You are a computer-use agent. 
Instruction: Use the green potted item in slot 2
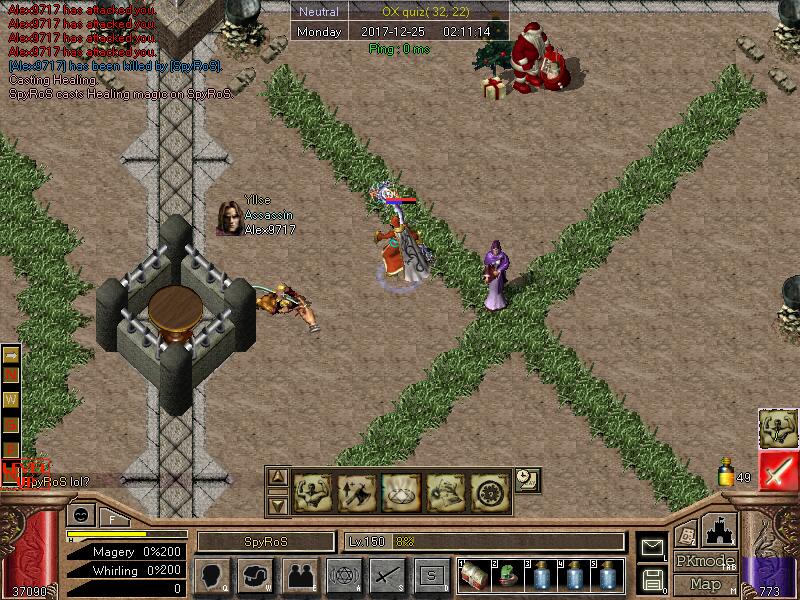(x=507, y=577)
